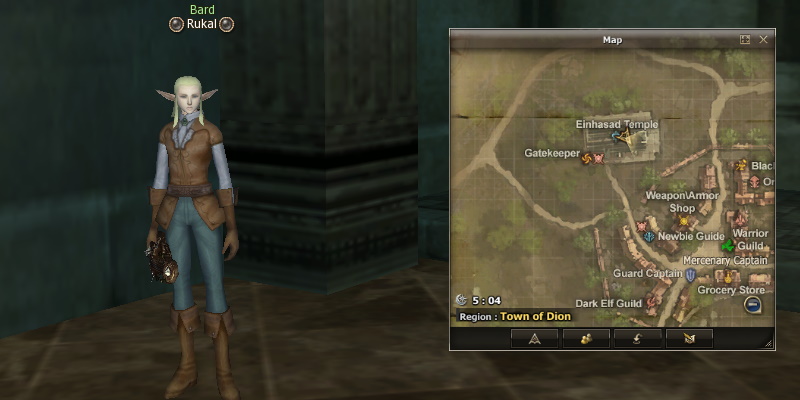Click the first bottom map button with triangle icon
This screenshot has width=800, height=400.
point(534,338)
